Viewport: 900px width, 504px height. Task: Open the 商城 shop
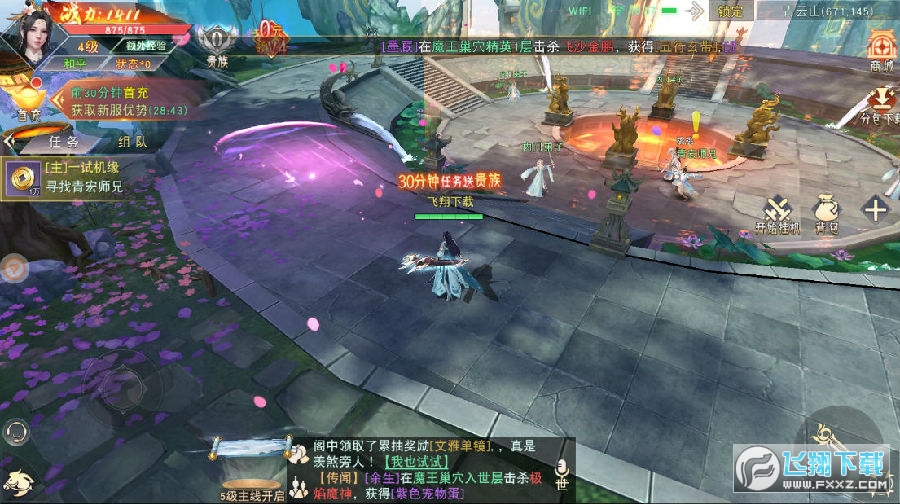coord(881,49)
